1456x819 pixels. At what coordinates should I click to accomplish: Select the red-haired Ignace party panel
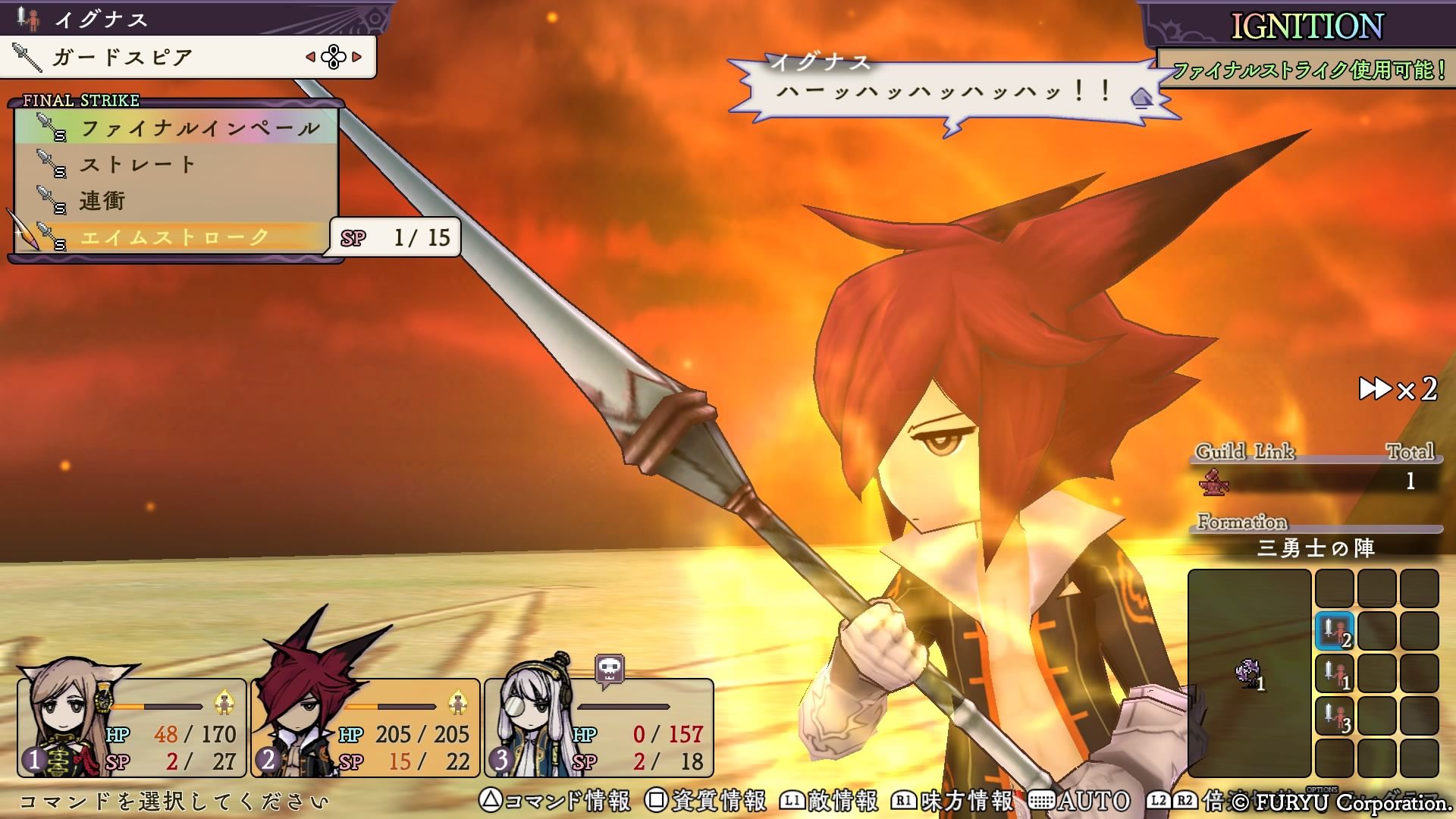point(366,727)
